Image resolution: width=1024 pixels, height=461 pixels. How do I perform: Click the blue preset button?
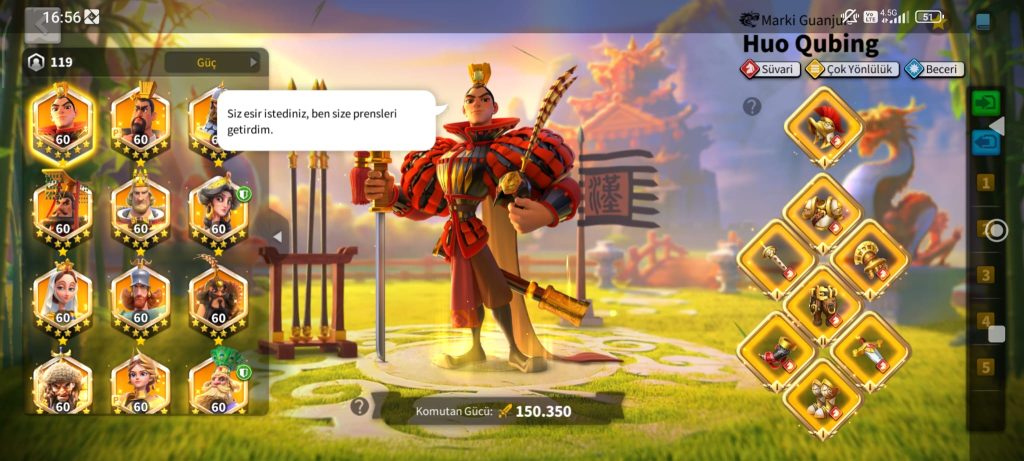[986, 142]
